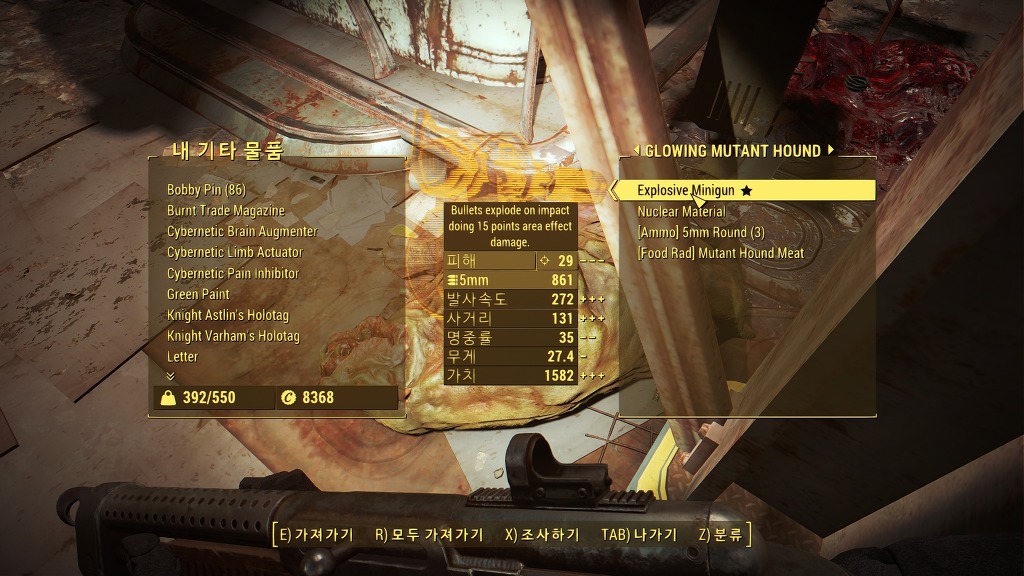This screenshot has width=1024, height=576.
Task: Select the Cybernetic Pain Inhibitor item
Action: [233, 273]
